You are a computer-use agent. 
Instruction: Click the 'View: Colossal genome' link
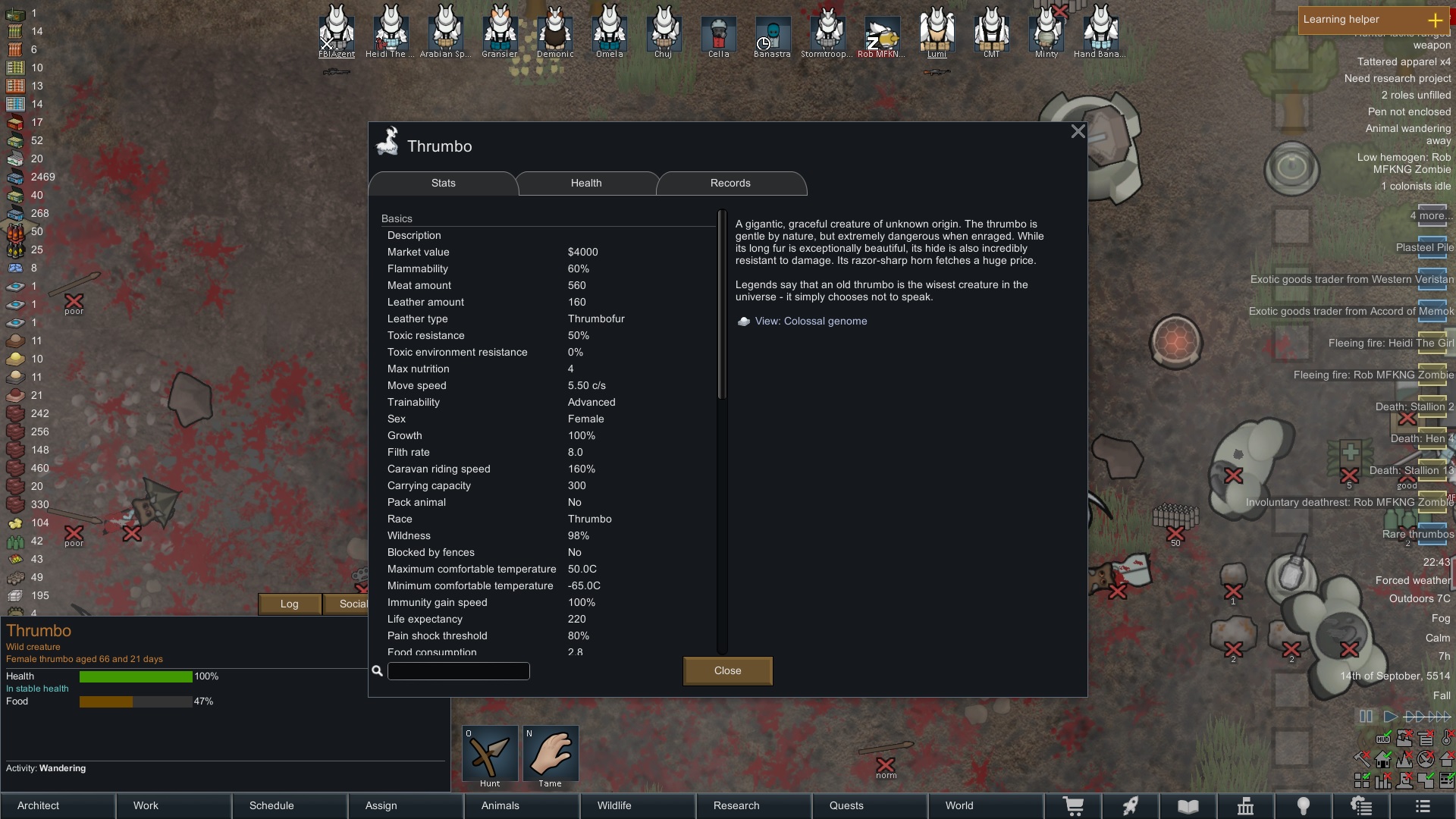click(x=810, y=321)
